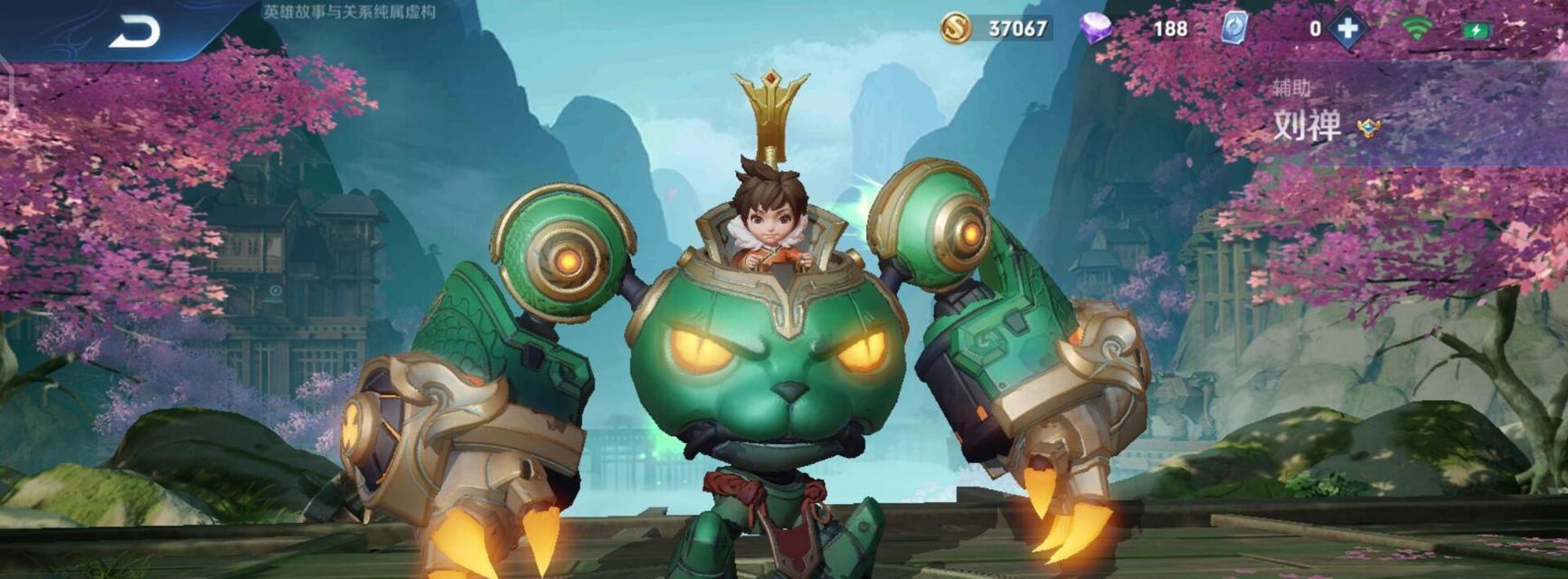Tap the plus button to add vouchers
This screenshot has height=579, width=1568.
(x=1347, y=28)
